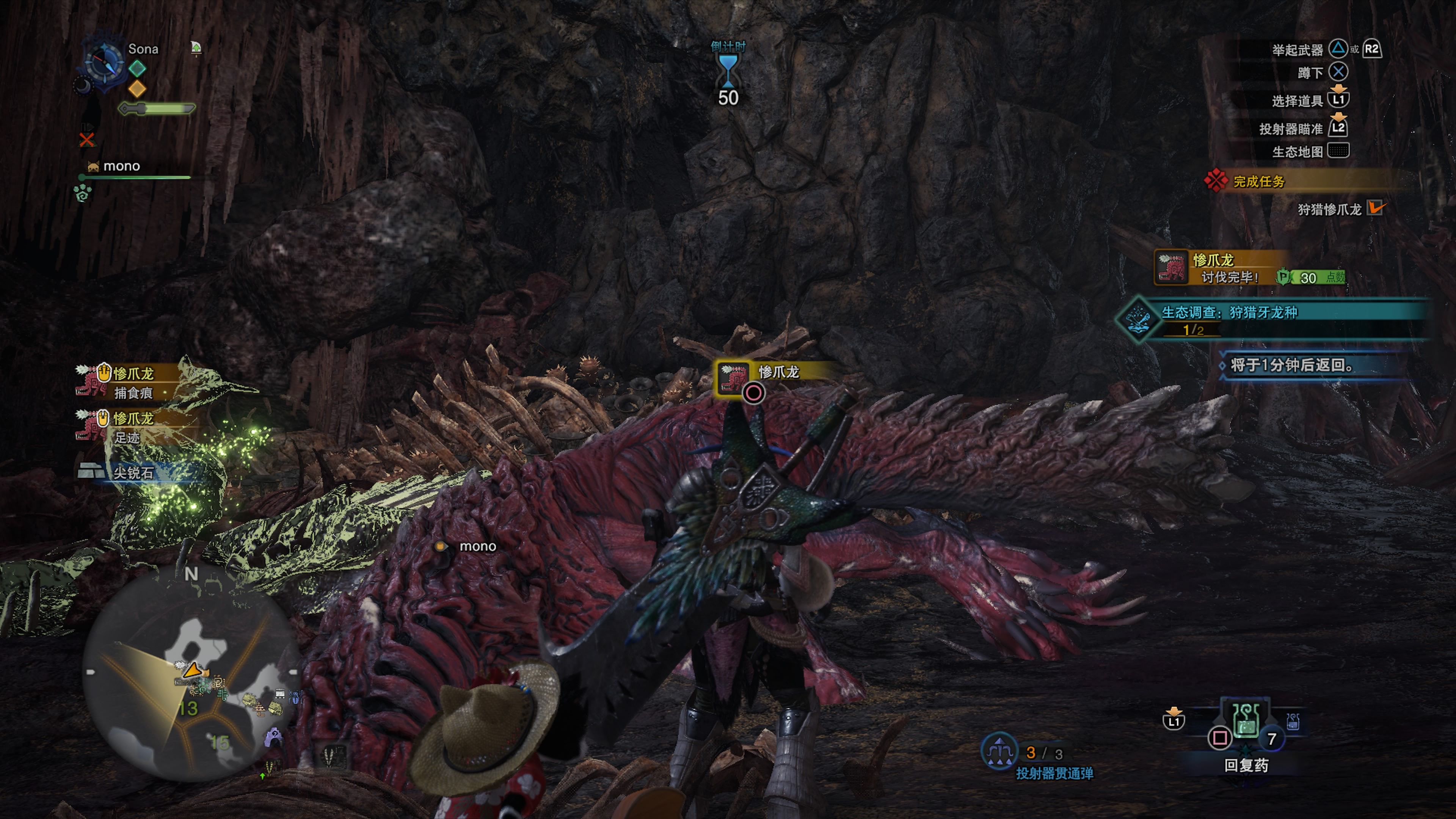Select palico companion mono's name entry
This screenshot has height=819, width=1456.
121,166
